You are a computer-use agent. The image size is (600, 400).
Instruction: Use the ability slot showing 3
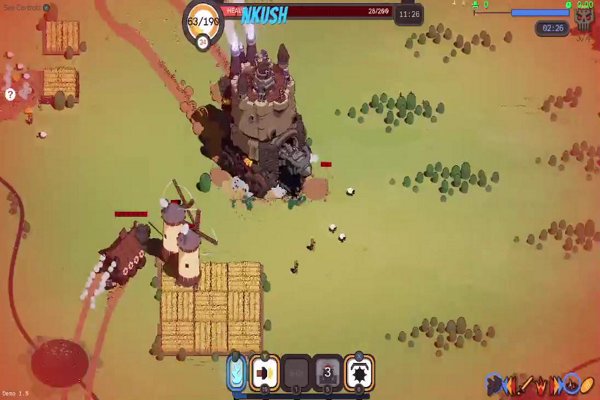click(x=327, y=372)
